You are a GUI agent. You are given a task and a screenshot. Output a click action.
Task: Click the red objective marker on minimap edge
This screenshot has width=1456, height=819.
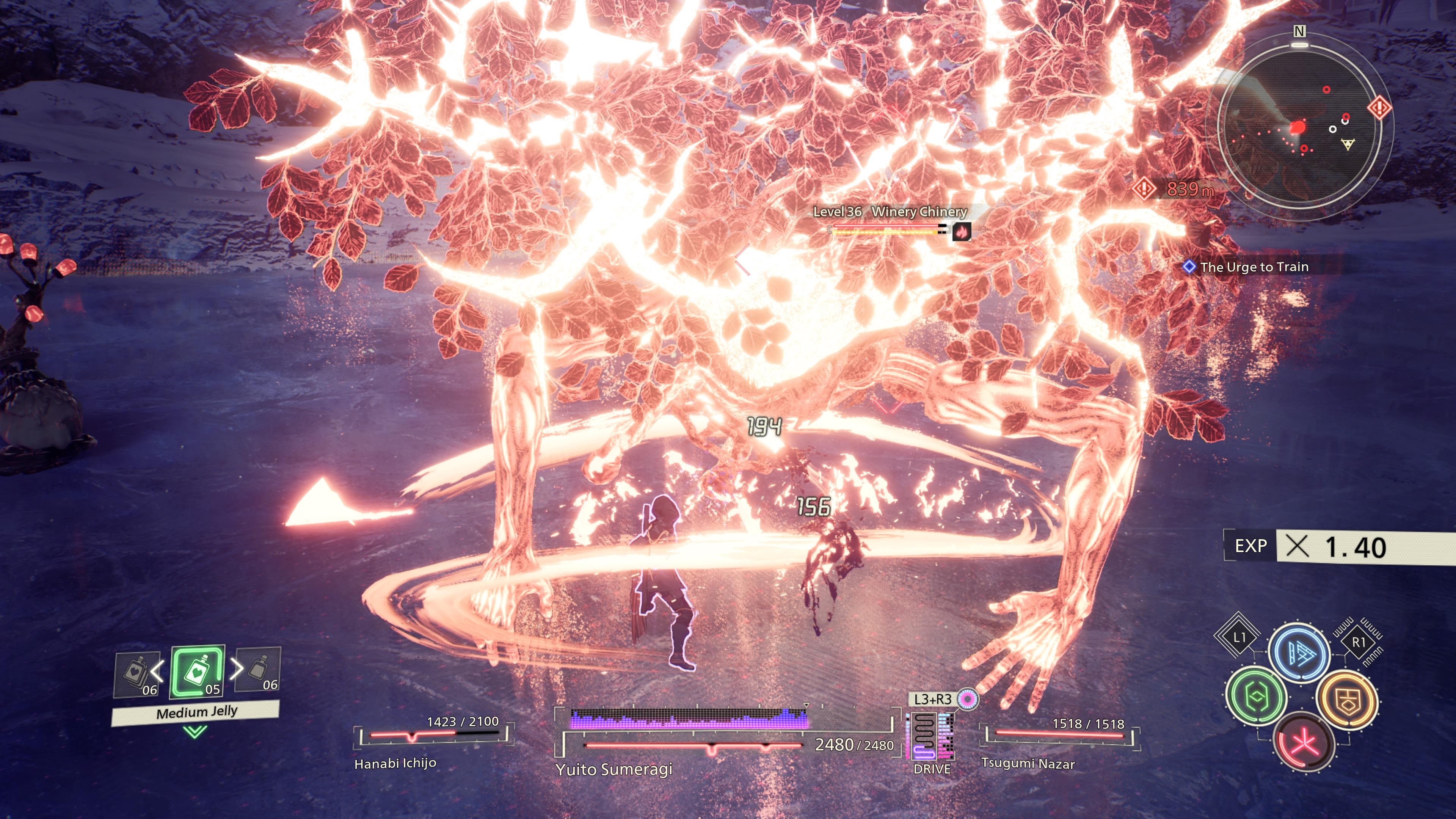click(1379, 107)
